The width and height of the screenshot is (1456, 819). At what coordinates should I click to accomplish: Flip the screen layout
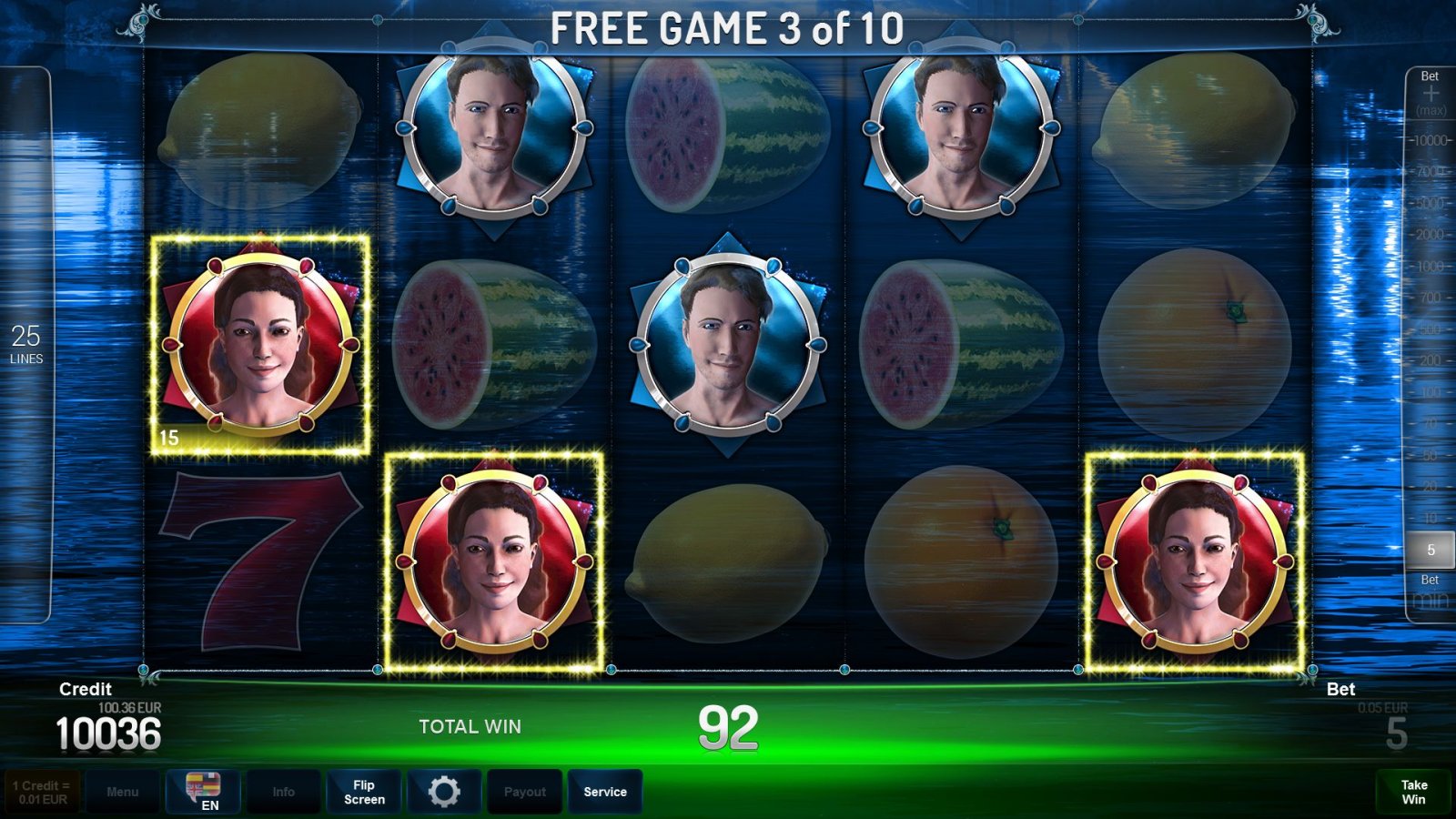pos(364,792)
